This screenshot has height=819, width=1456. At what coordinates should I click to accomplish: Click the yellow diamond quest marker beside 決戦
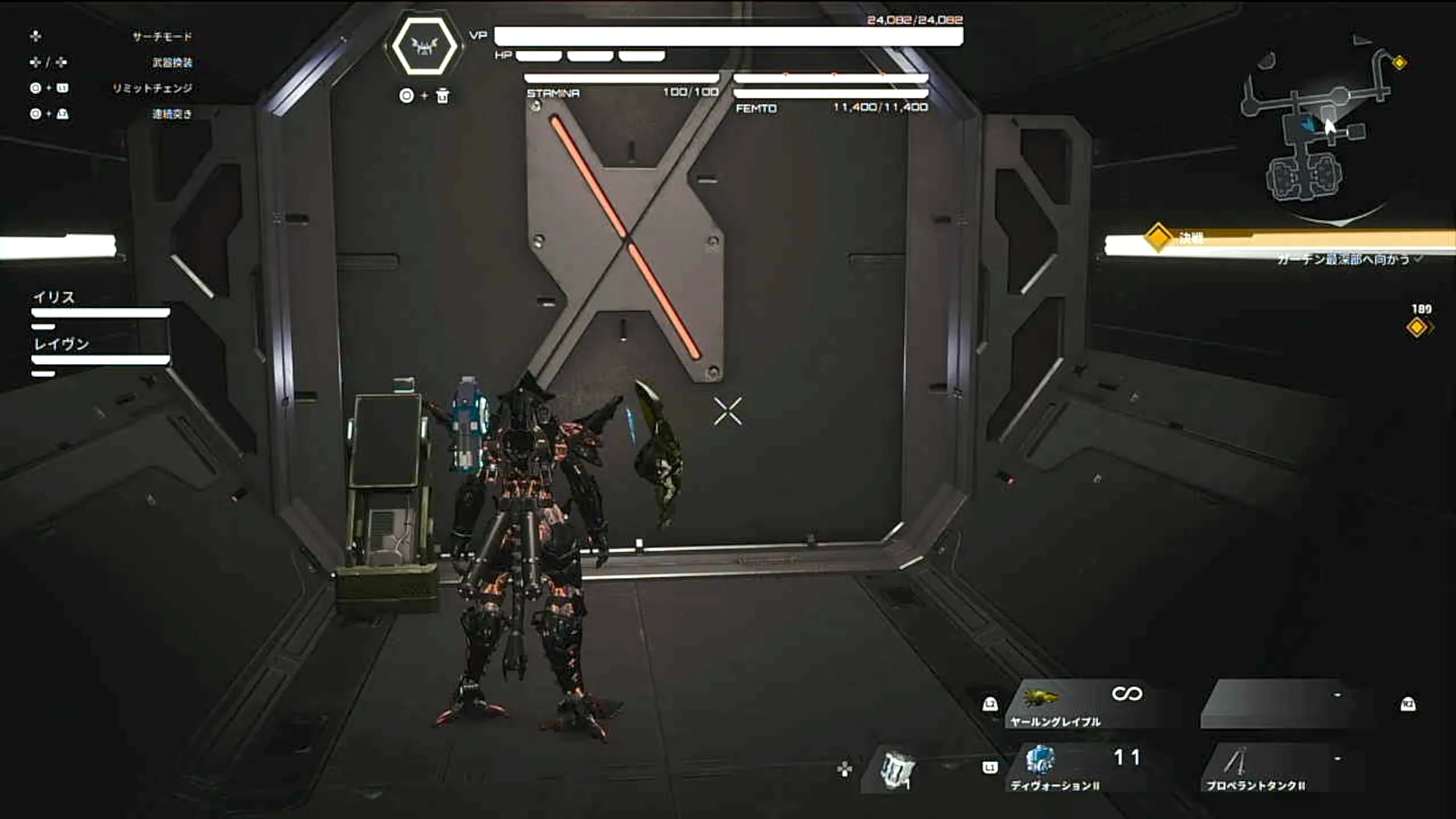[1158, 237]
